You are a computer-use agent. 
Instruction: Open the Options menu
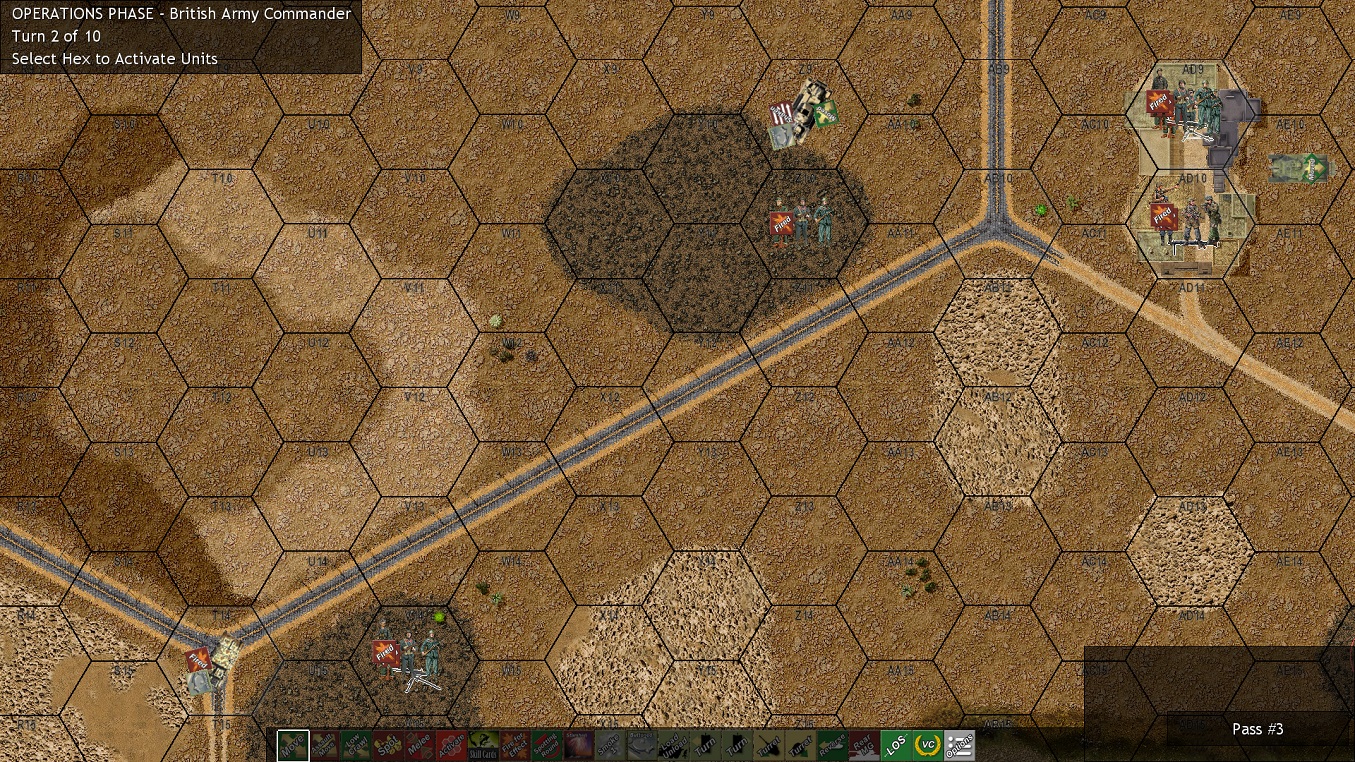(957, 744)
